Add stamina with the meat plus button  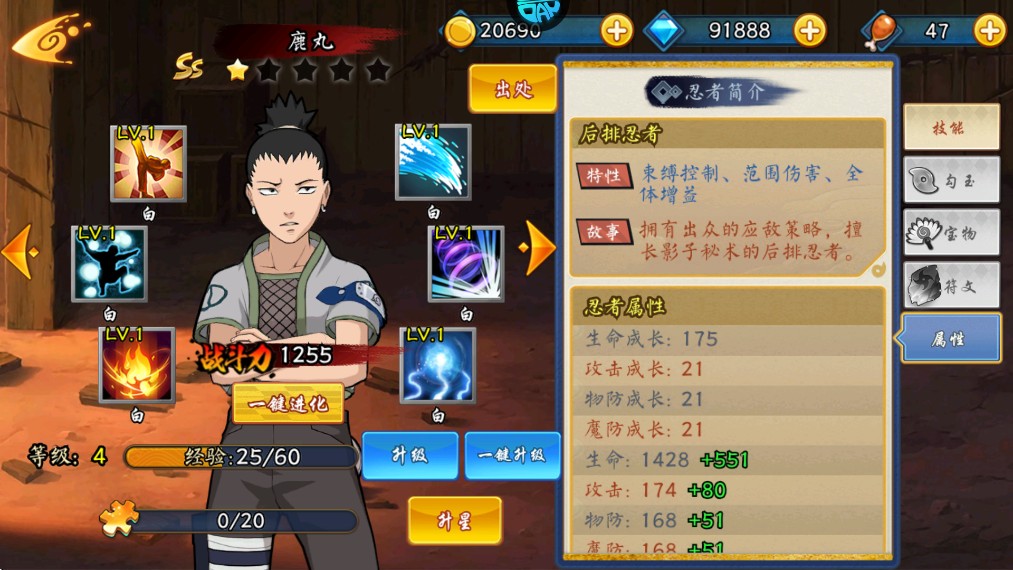coord(989,31)
